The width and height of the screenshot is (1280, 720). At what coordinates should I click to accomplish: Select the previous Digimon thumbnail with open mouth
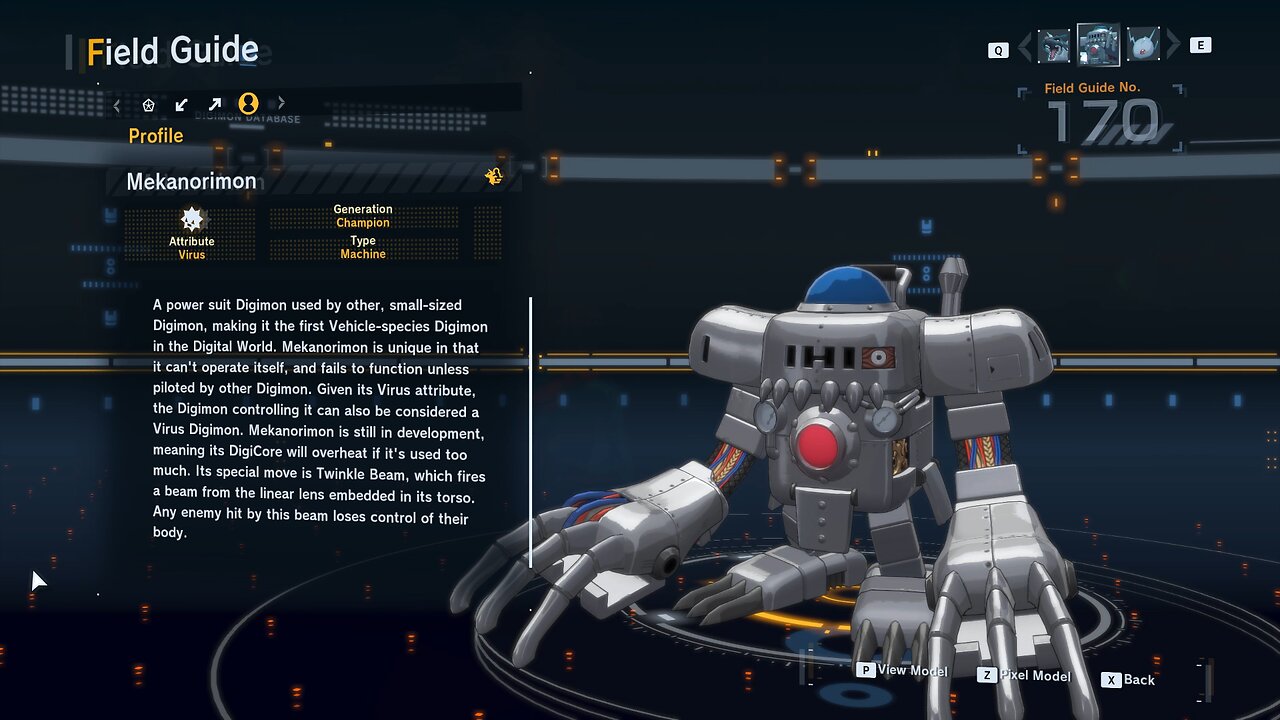click(1054, 46)
